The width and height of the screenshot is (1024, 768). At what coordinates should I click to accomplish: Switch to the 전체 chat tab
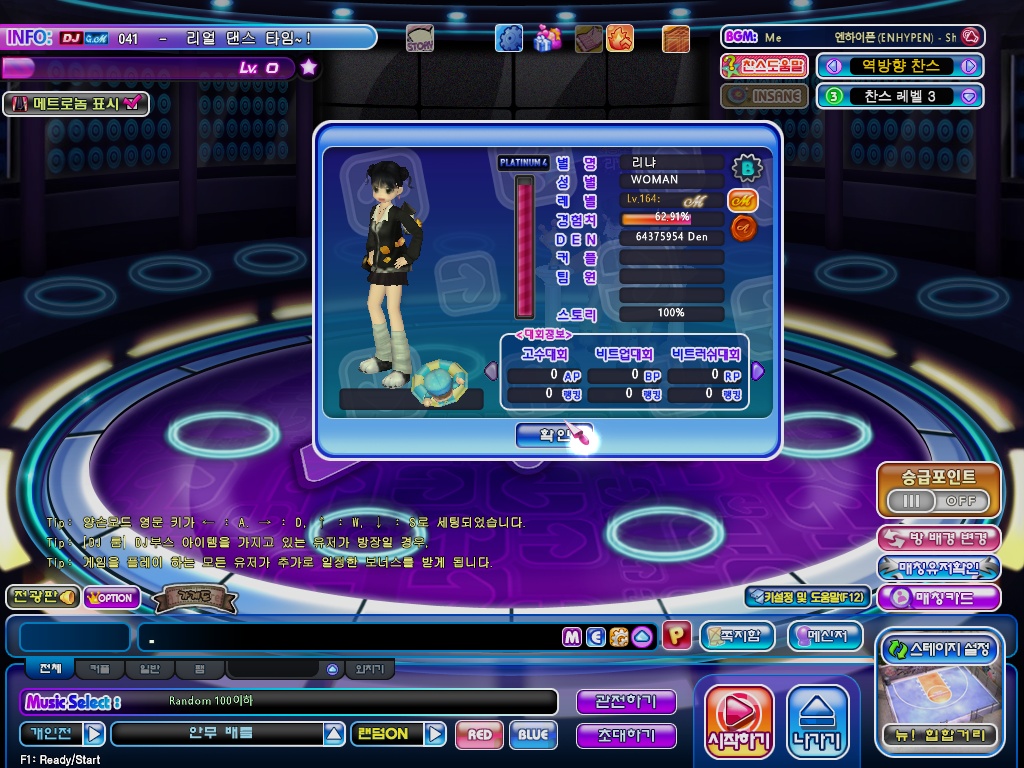tap(50, 669)
